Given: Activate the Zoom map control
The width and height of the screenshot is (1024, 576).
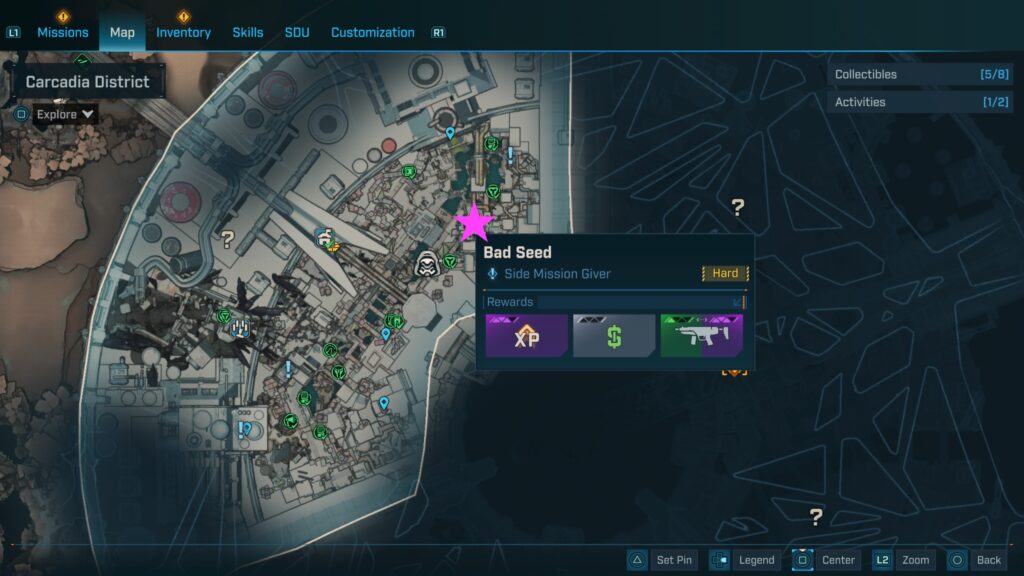Looking at the screenshot, I should [x=904, y=560].
